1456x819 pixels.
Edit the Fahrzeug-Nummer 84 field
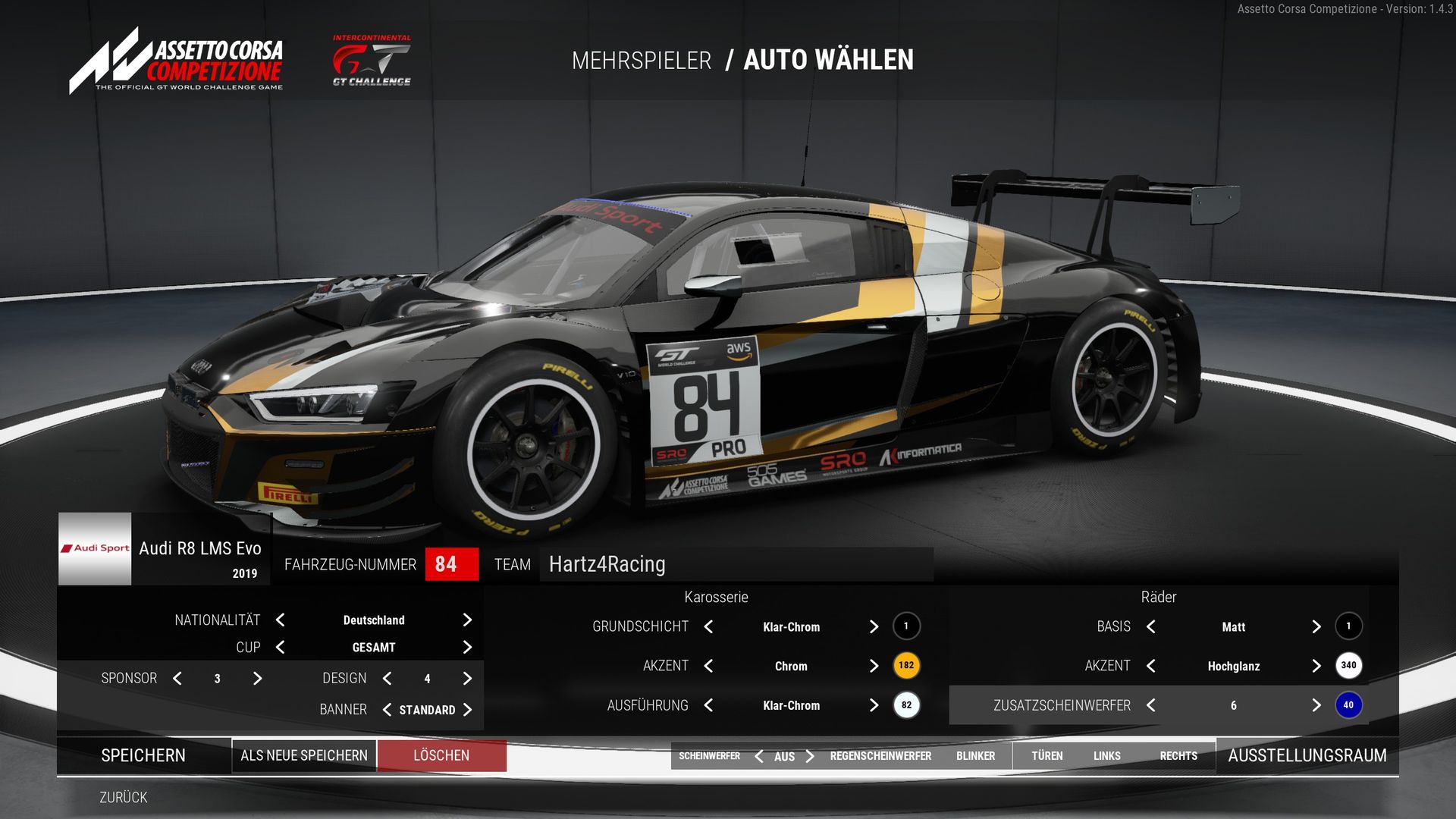(451, 564)
